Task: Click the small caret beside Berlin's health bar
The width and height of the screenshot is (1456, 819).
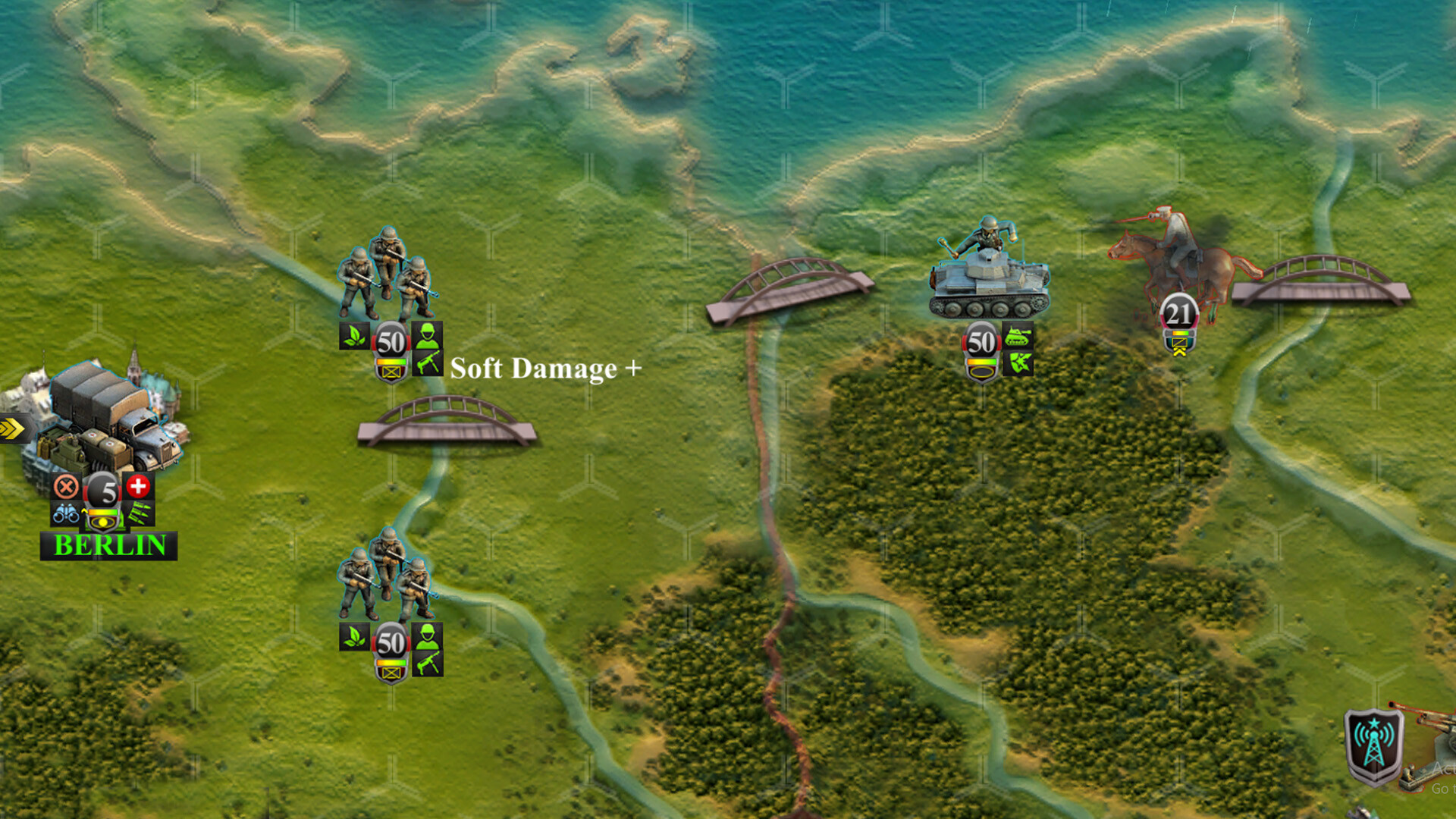Action: point(85,511)
